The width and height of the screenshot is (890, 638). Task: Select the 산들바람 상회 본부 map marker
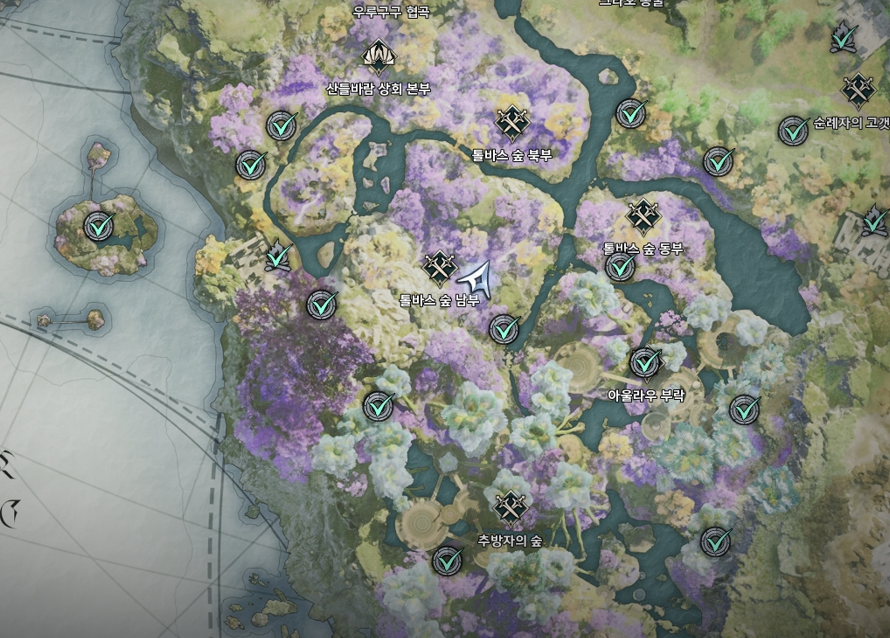[378, 55]
